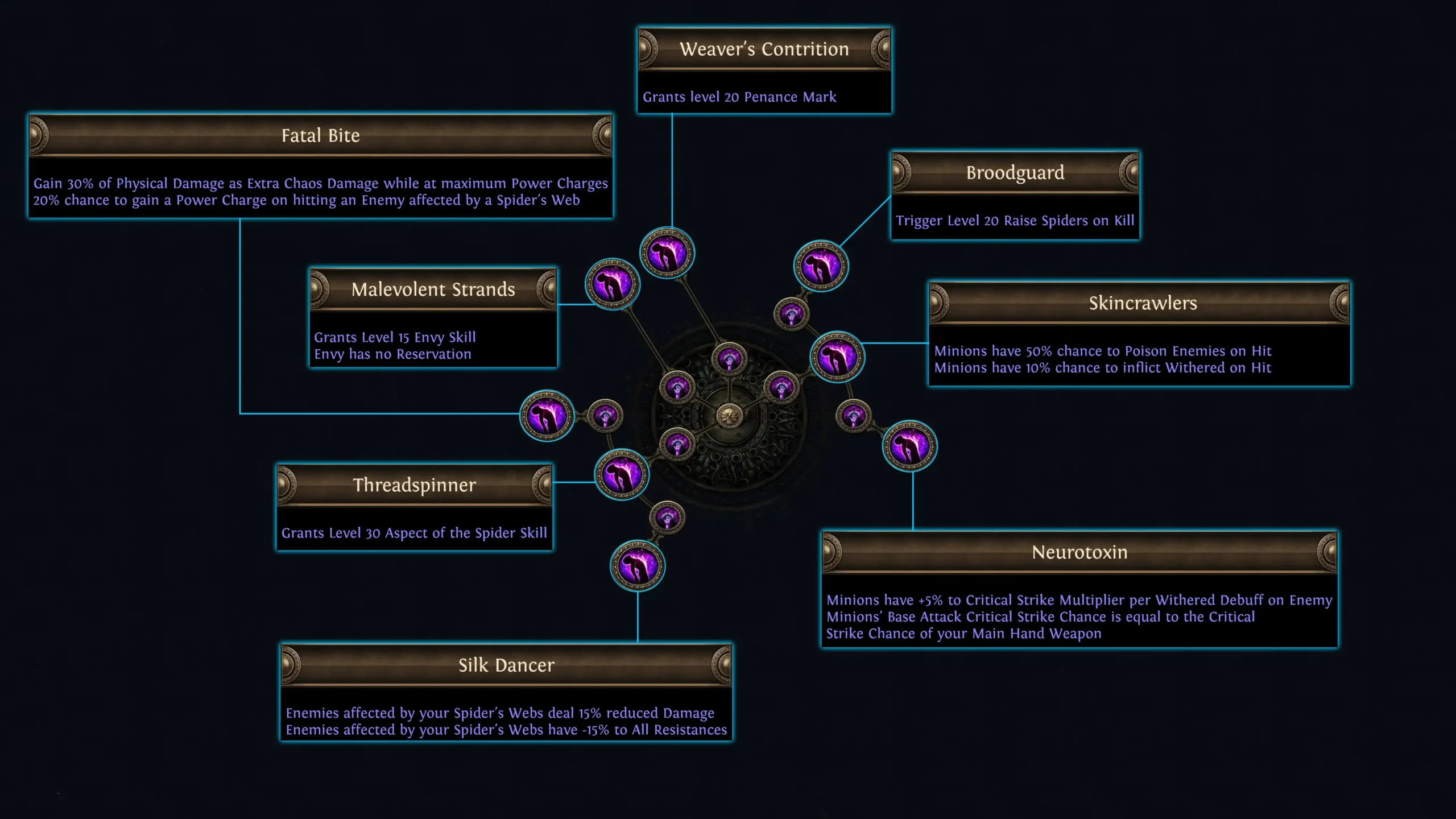Image resolution: width=1456 pixels, height=819 pixels.
Task: Click the Neurotoxin tooltip title bar
Action: [x=1079, y=552]
